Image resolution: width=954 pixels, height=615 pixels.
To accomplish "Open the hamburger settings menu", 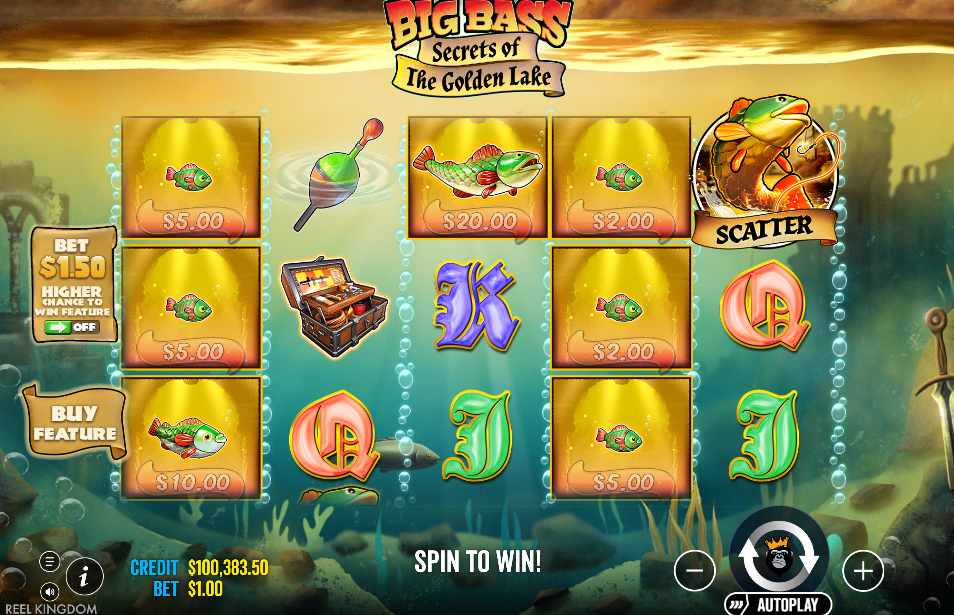I will (x=49, y=561).
